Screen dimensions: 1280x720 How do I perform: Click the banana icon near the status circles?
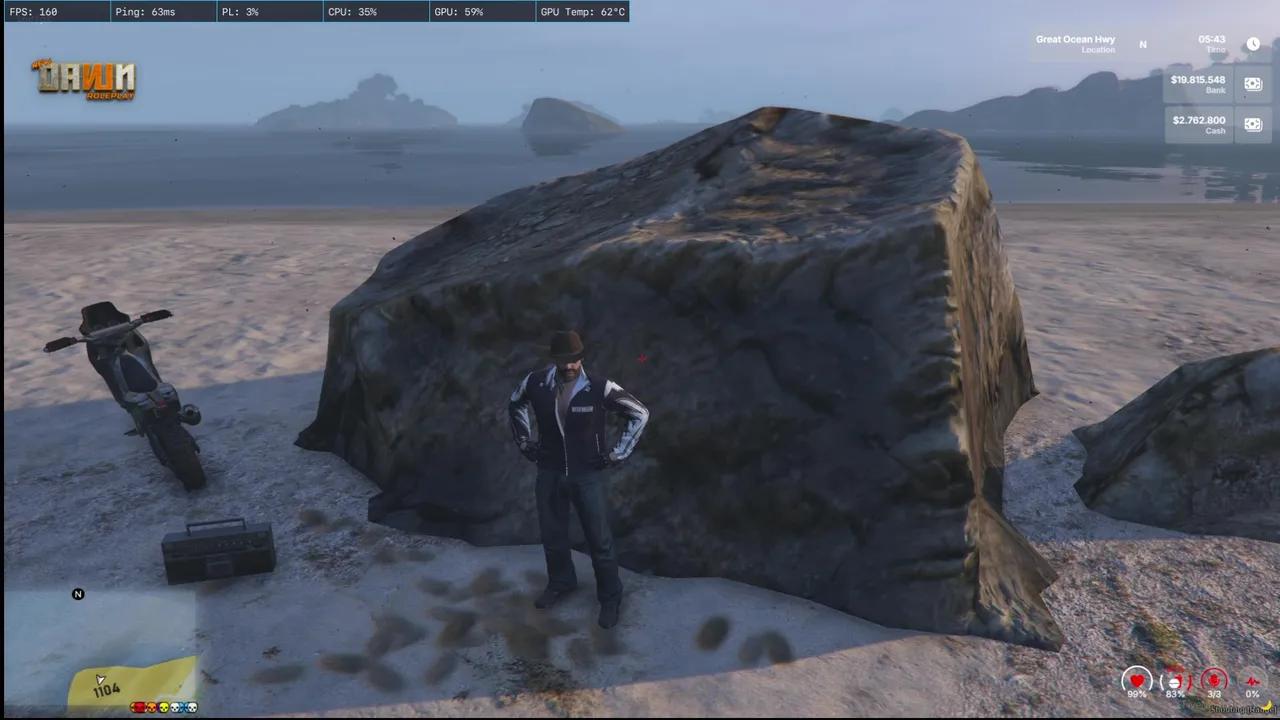click(1268, 706)
